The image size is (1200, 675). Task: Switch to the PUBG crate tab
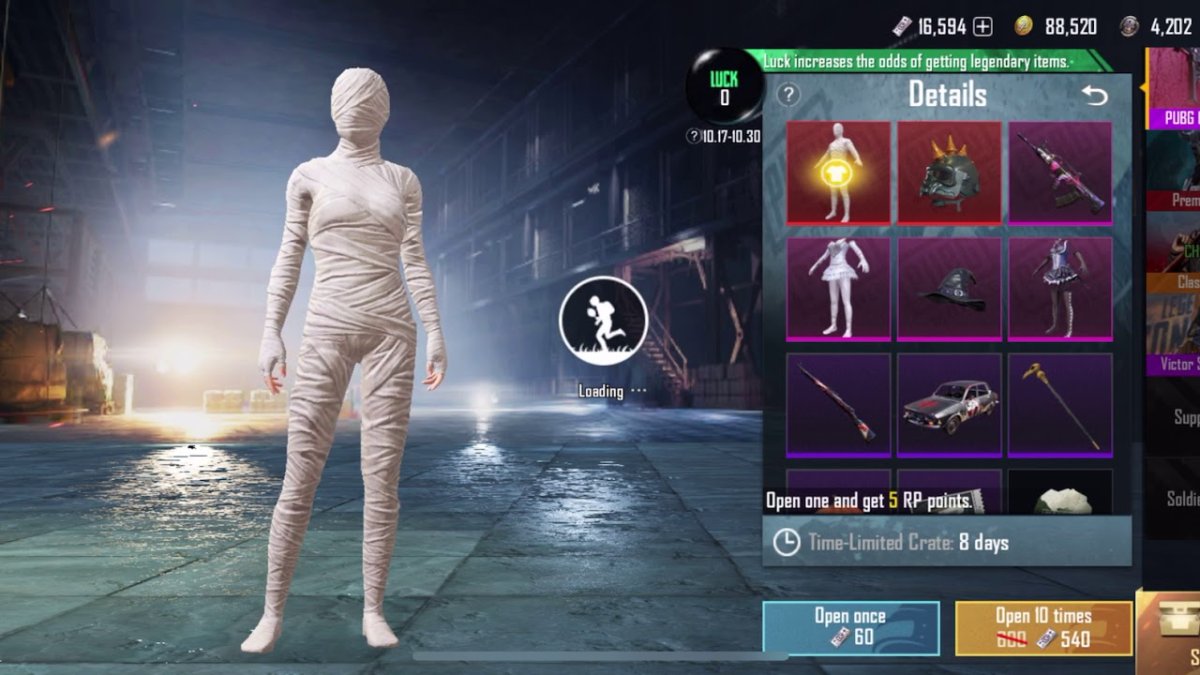pyautogui.click(x=1173, y=90)
